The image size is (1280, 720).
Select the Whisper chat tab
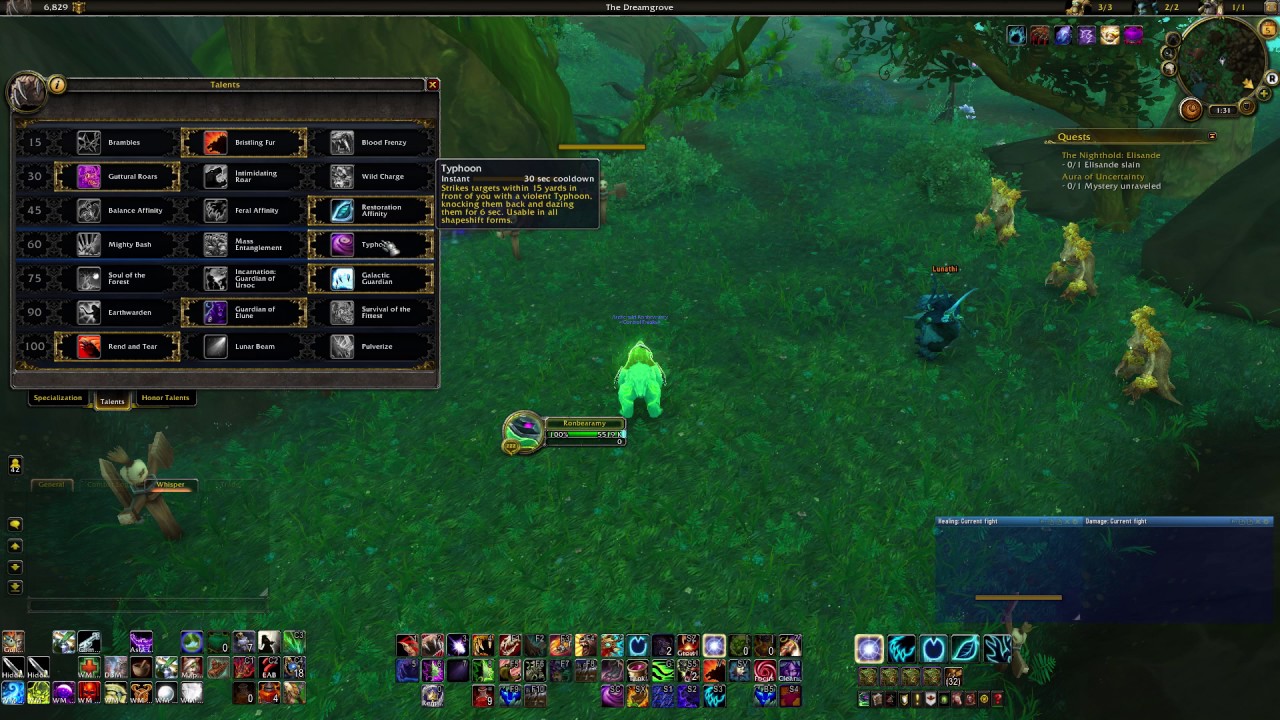point(170,485)
